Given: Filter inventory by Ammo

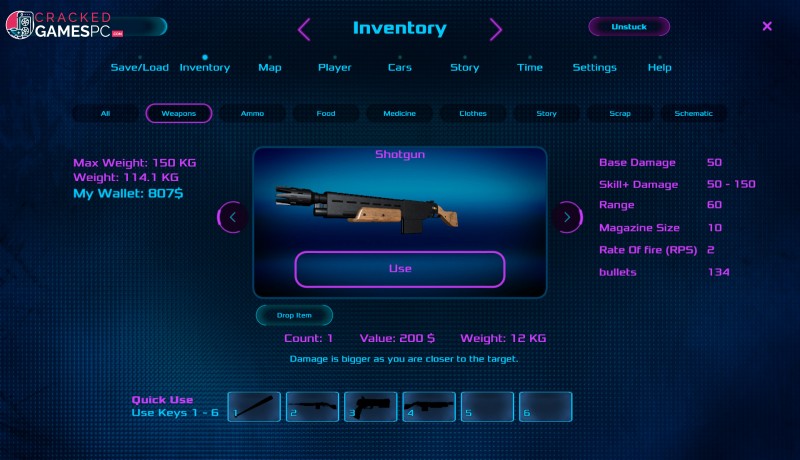Looking at the screenshot, I should point(253,114).
